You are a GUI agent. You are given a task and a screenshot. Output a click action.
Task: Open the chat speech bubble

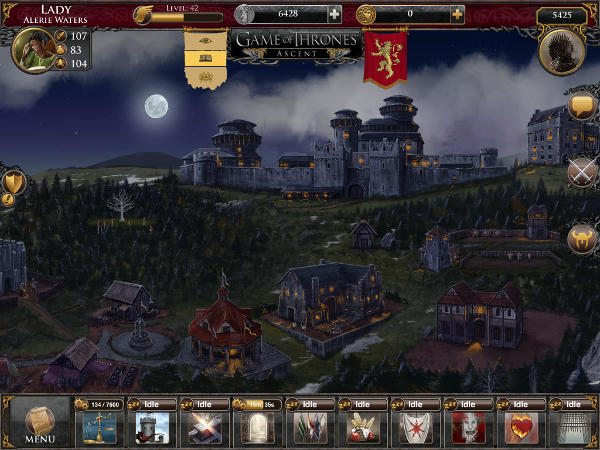tap(581, 107)
